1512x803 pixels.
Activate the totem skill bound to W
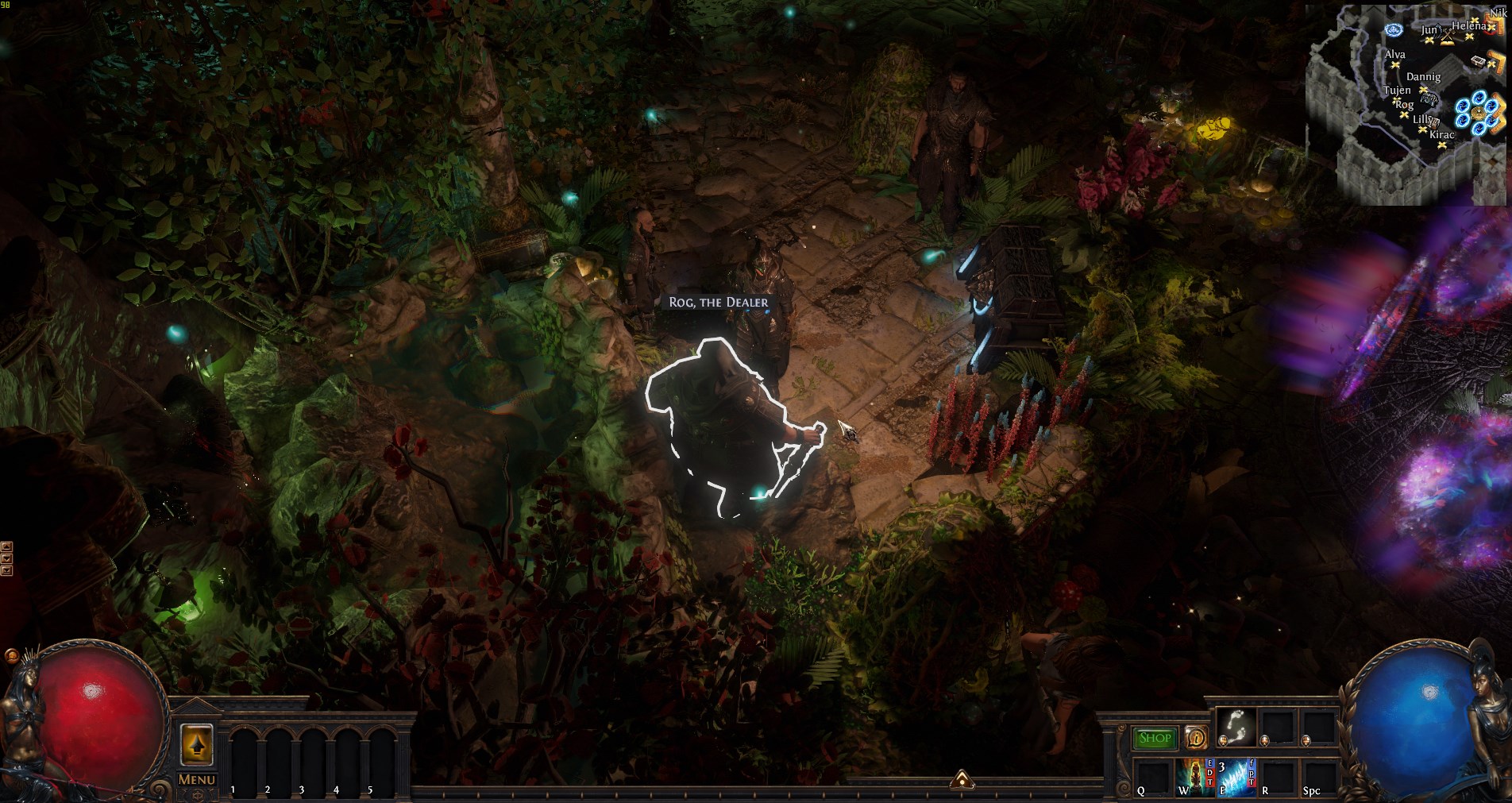(x=1194, y=775)
